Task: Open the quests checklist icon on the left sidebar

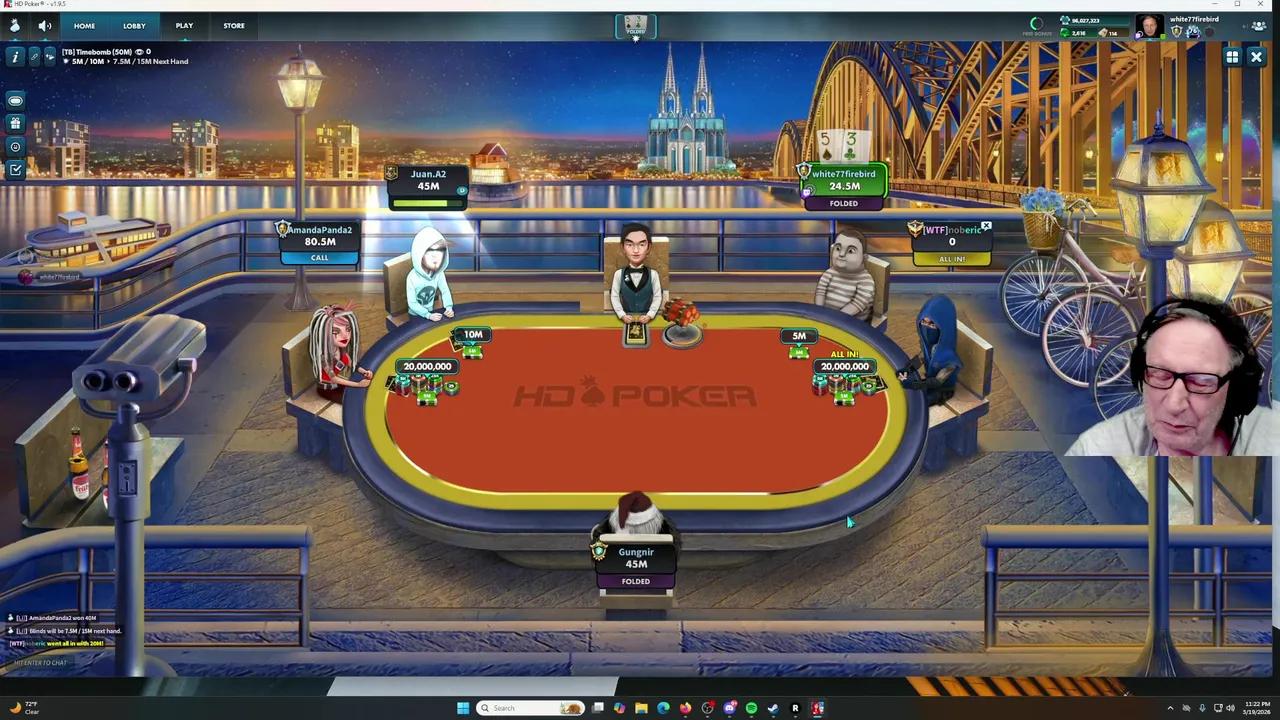Action: [15, 169]
